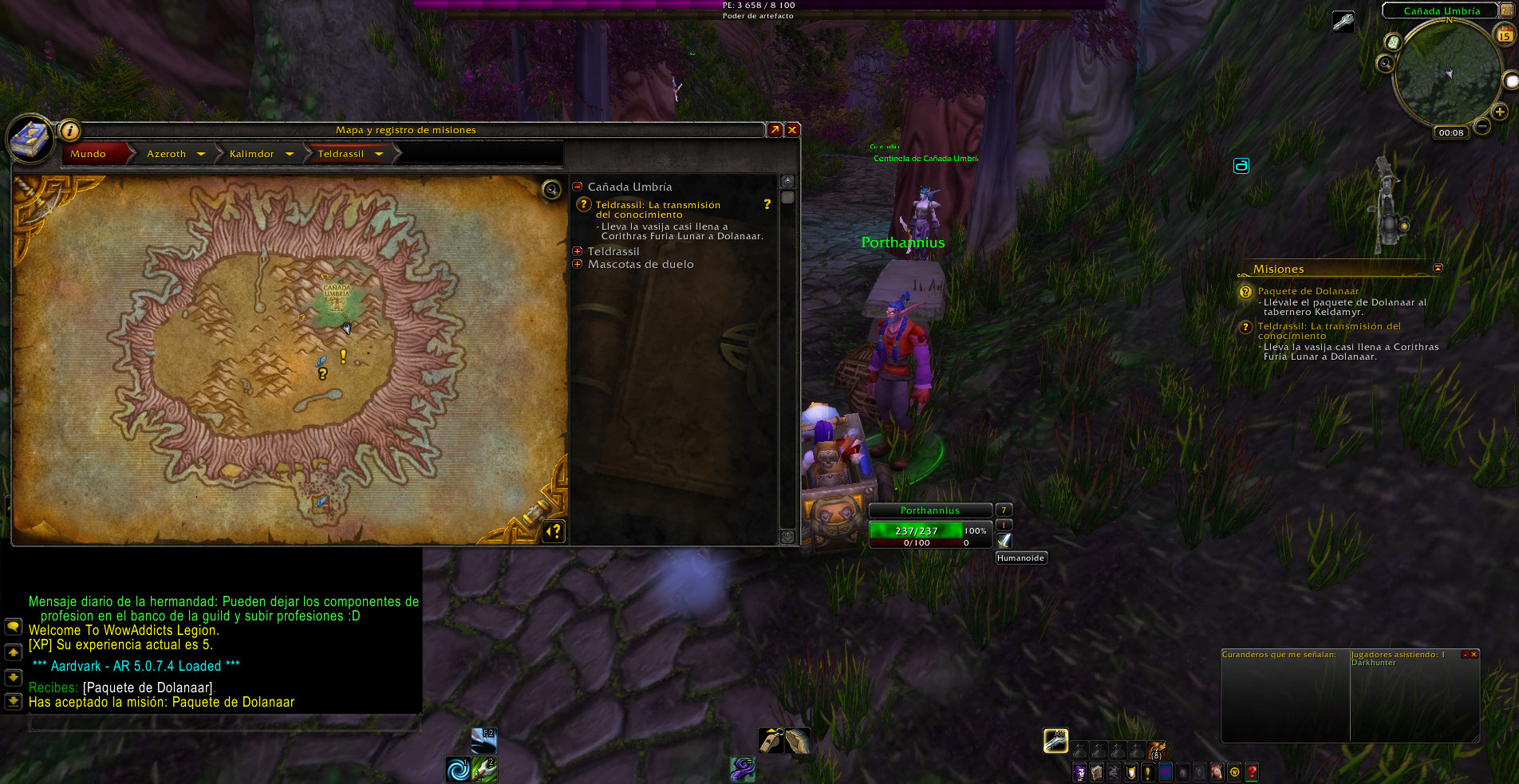
Task: Open the calendar showing day 15
Action: click(x=1505, y=35)
